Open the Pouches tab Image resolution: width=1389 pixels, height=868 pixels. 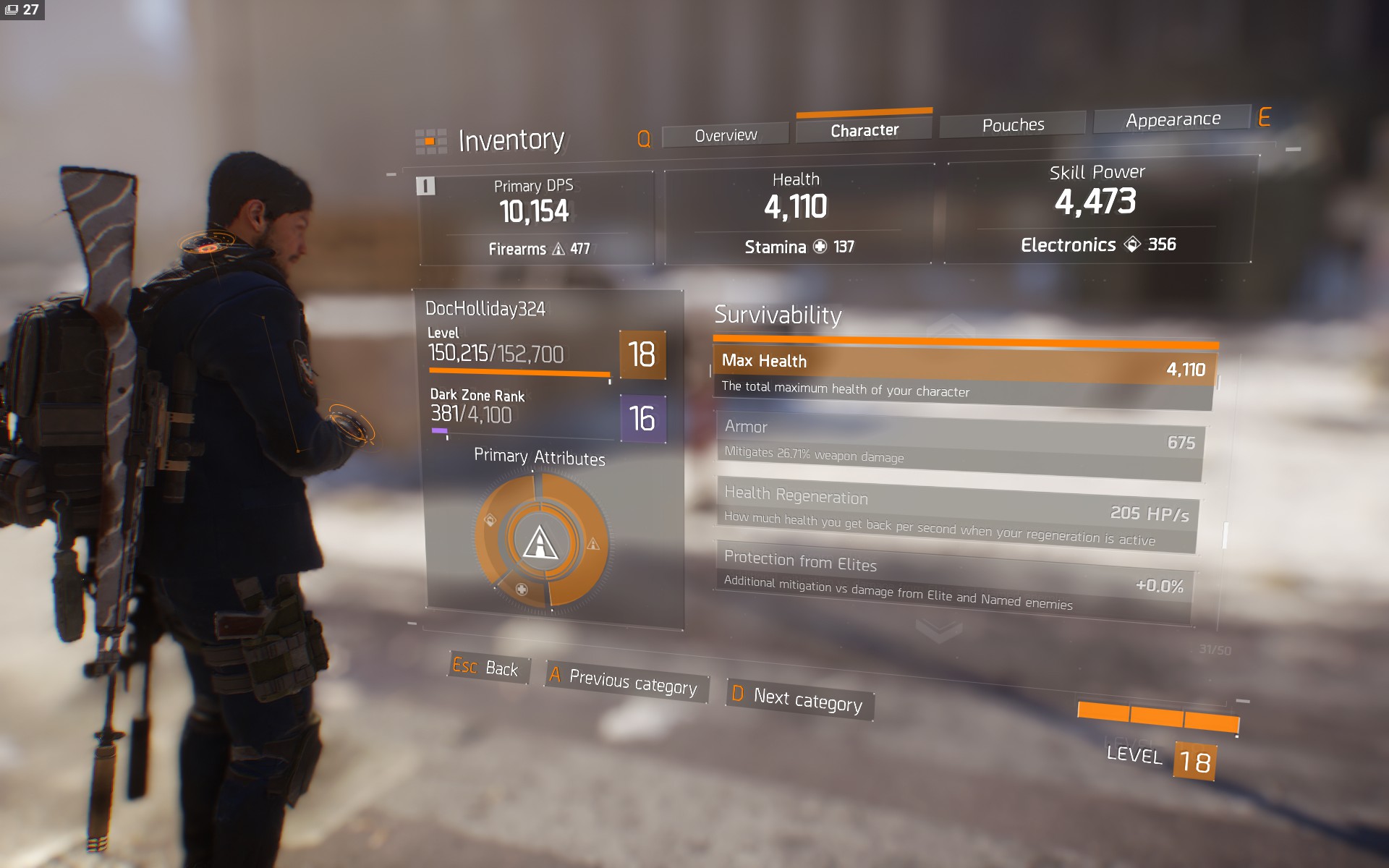[x=1012, y=124]
